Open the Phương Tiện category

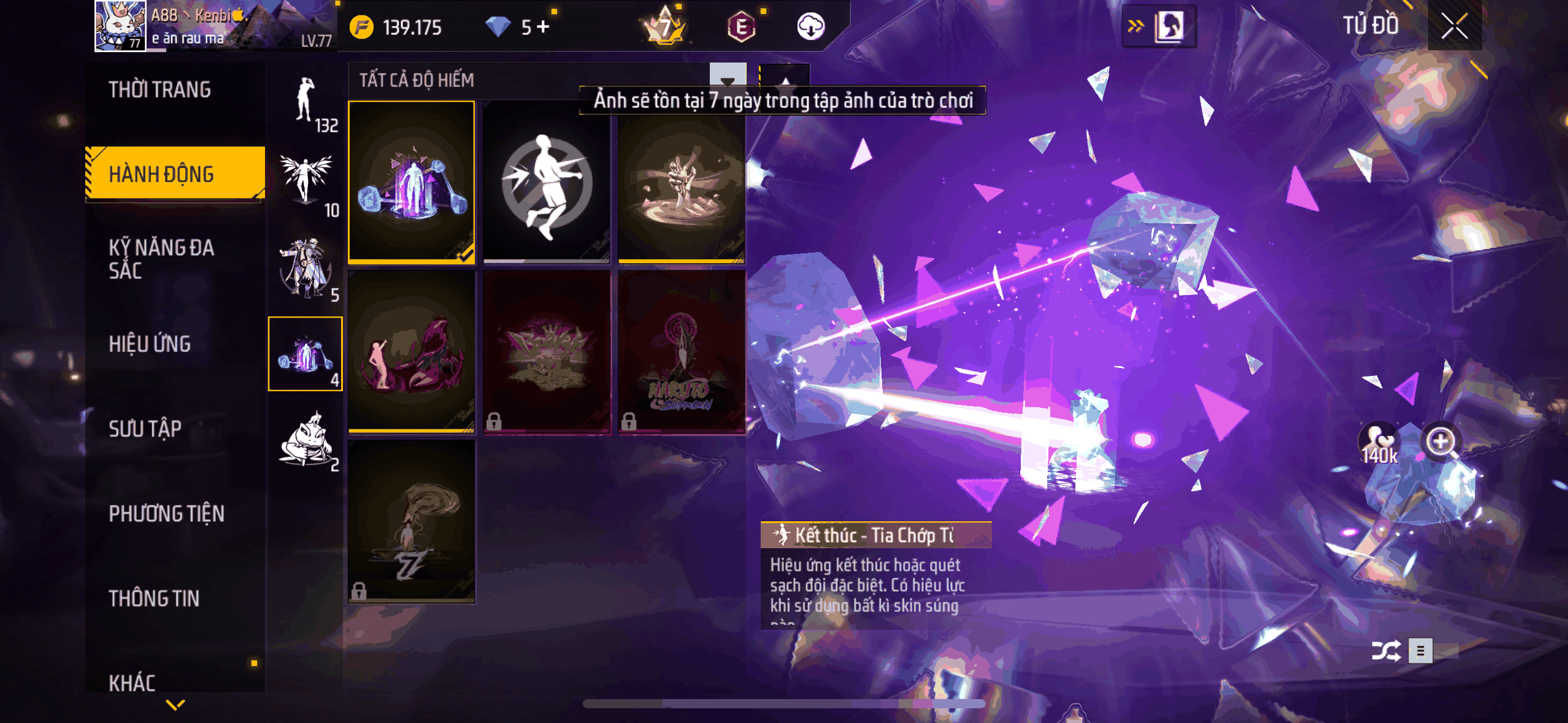166,513
